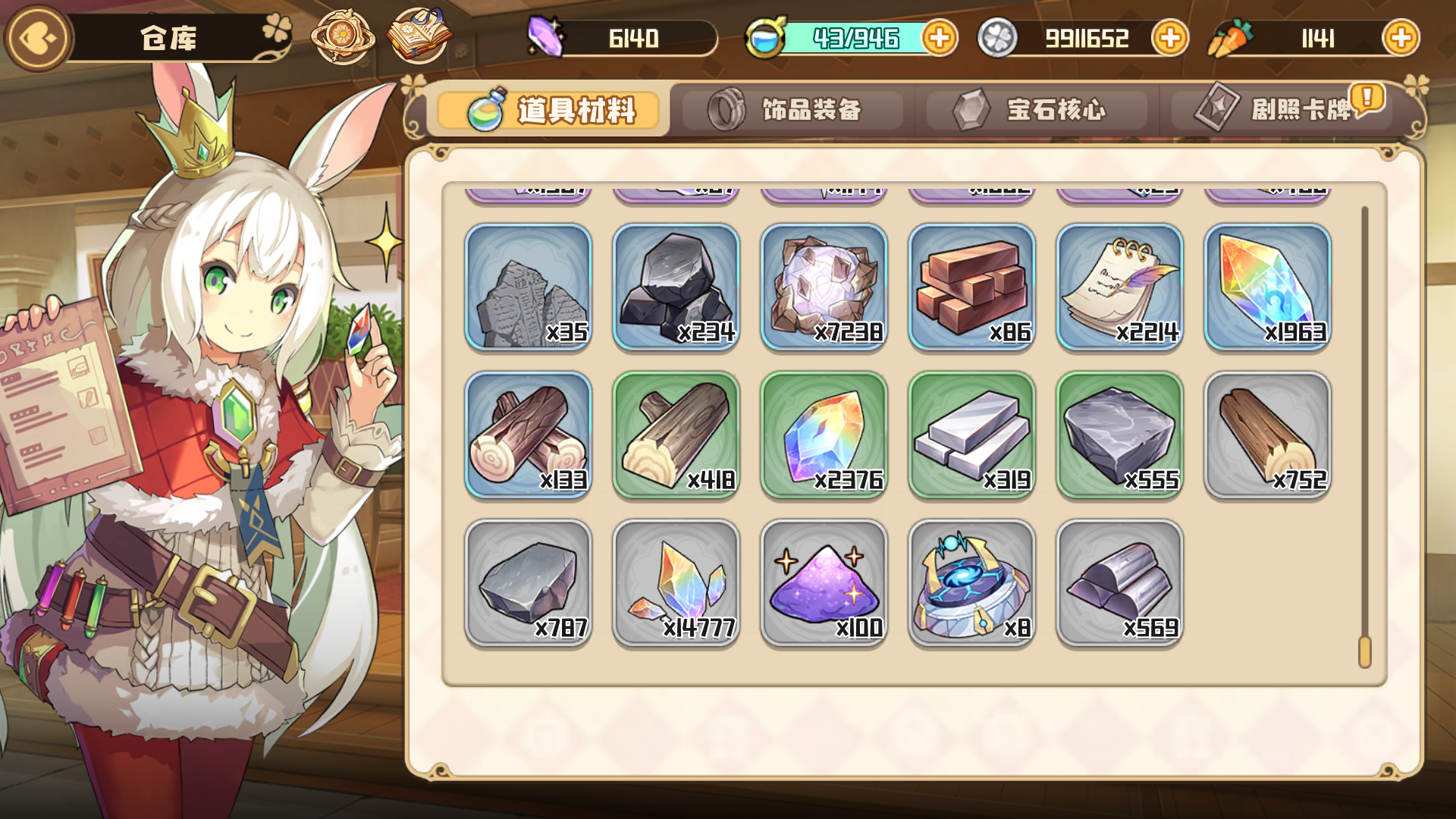Select the 剧照卡牌 tab
Viewport: 1456px width, 819px height.
coord(1282,111)
